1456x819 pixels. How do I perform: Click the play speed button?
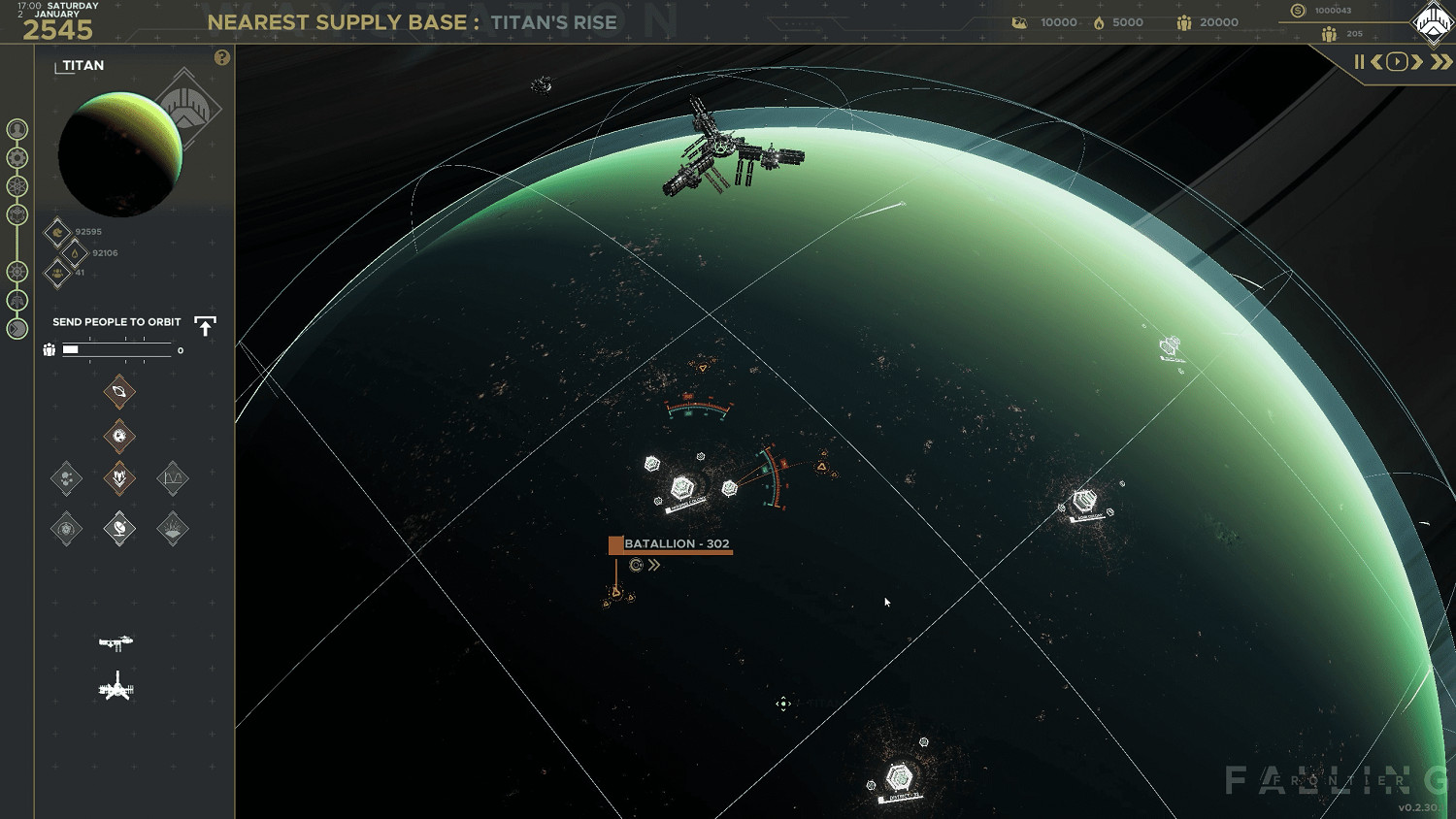click(1397, 62)
